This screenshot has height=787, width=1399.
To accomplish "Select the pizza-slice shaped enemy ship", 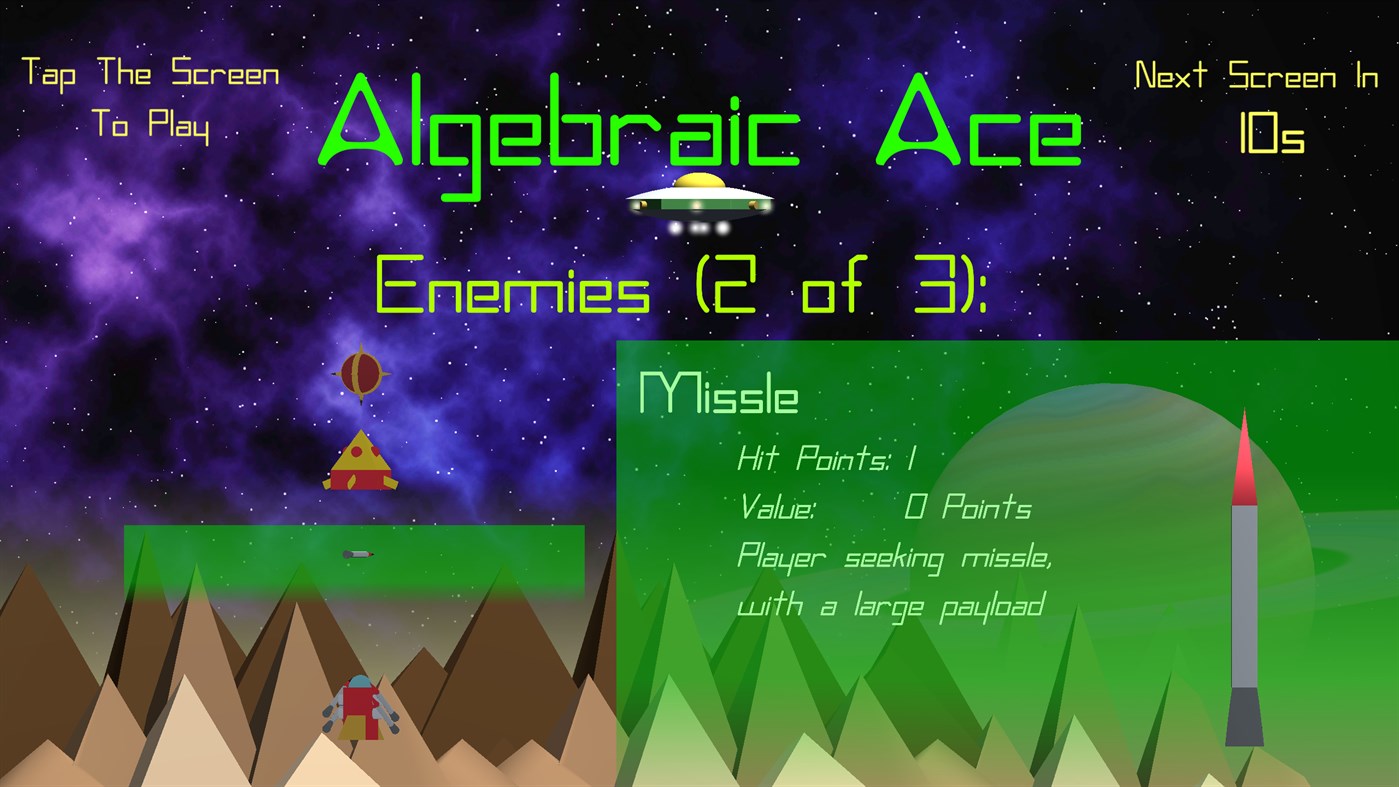I will (360, 463).
